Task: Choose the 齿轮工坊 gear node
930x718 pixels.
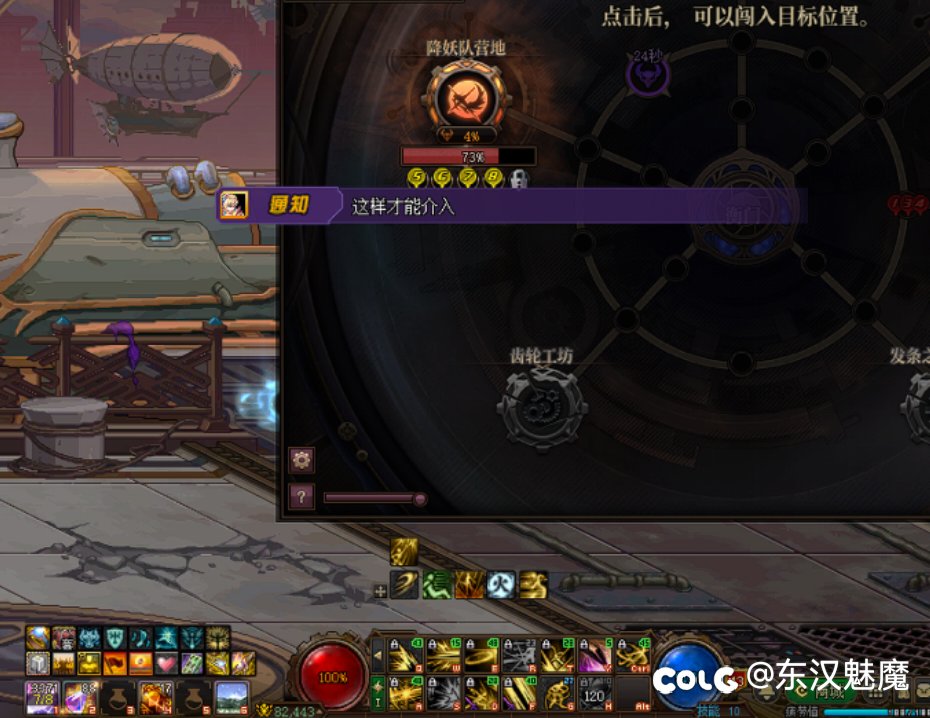Action: 542,408
